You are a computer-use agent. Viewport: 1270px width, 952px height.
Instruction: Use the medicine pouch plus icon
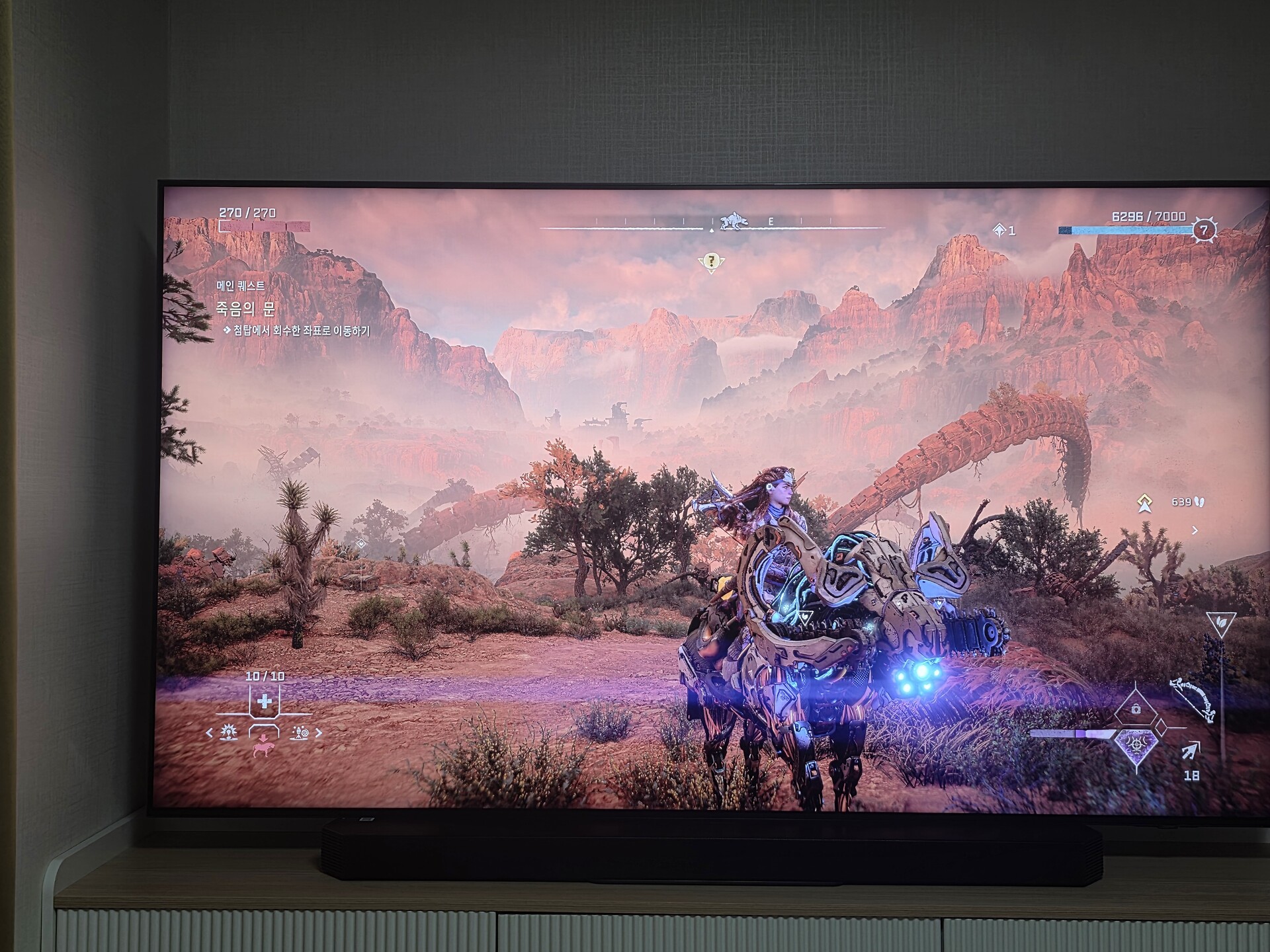click(265, 701)
